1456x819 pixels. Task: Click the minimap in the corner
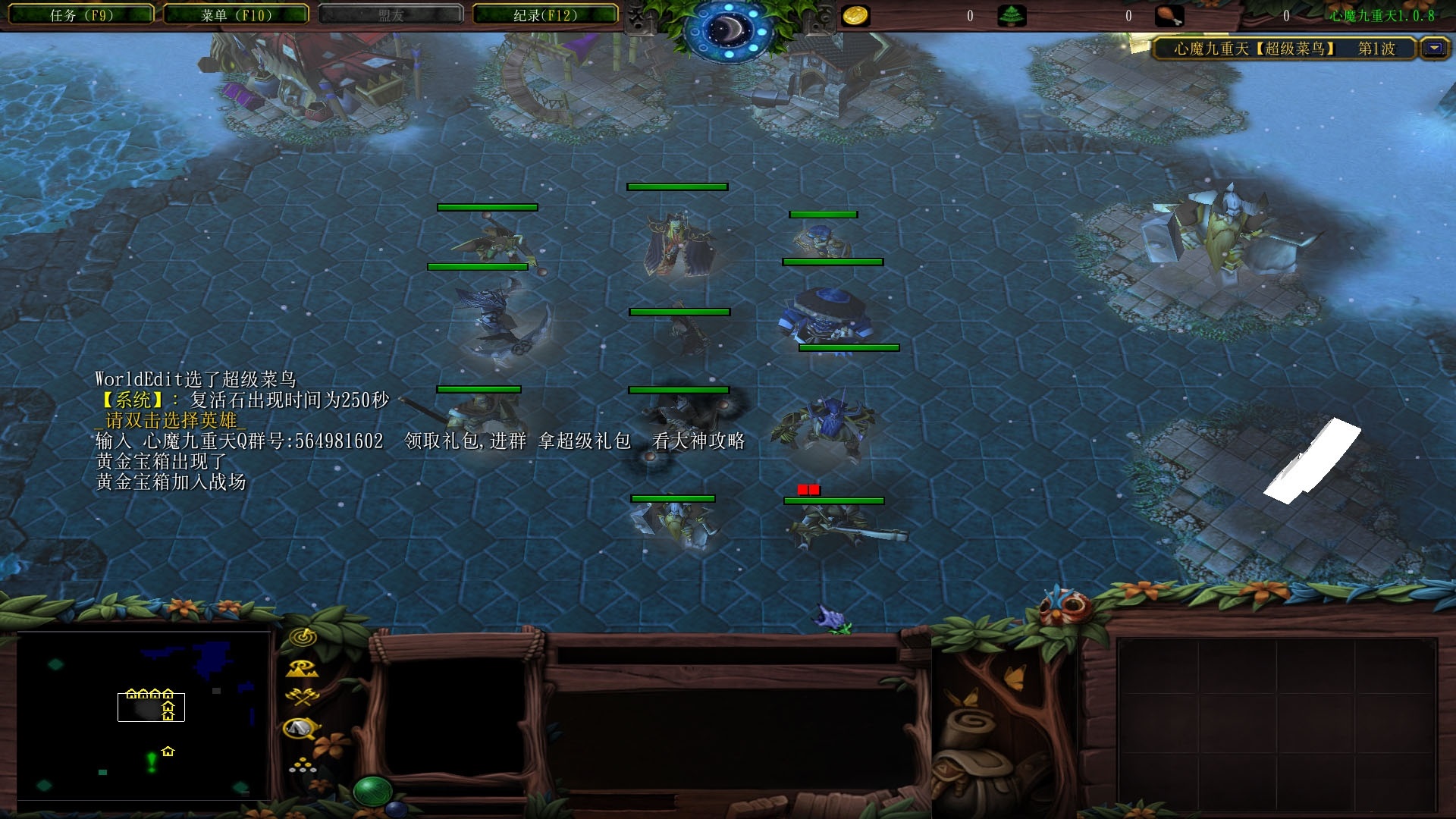[x=143, y=715]
